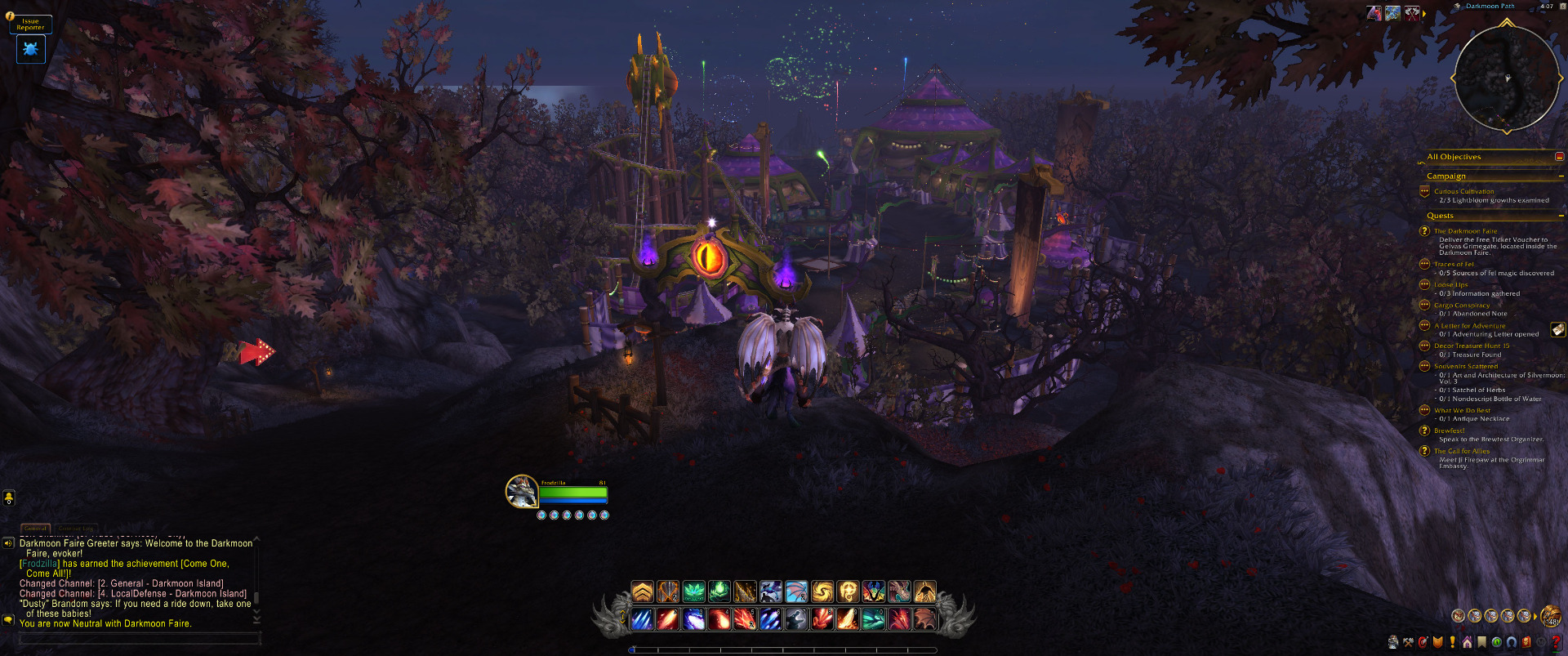Open the Curious Cultivation campaign quest

coord(1463,191)
